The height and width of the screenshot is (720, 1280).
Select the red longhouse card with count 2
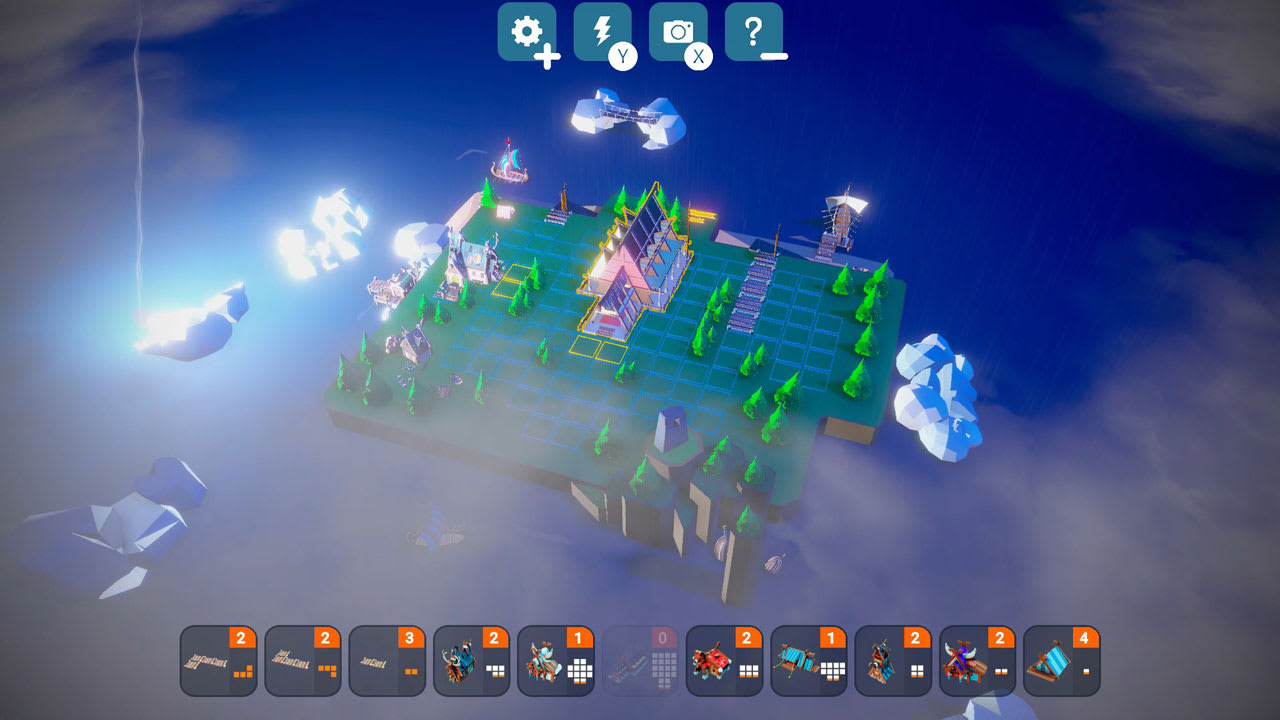722,660
